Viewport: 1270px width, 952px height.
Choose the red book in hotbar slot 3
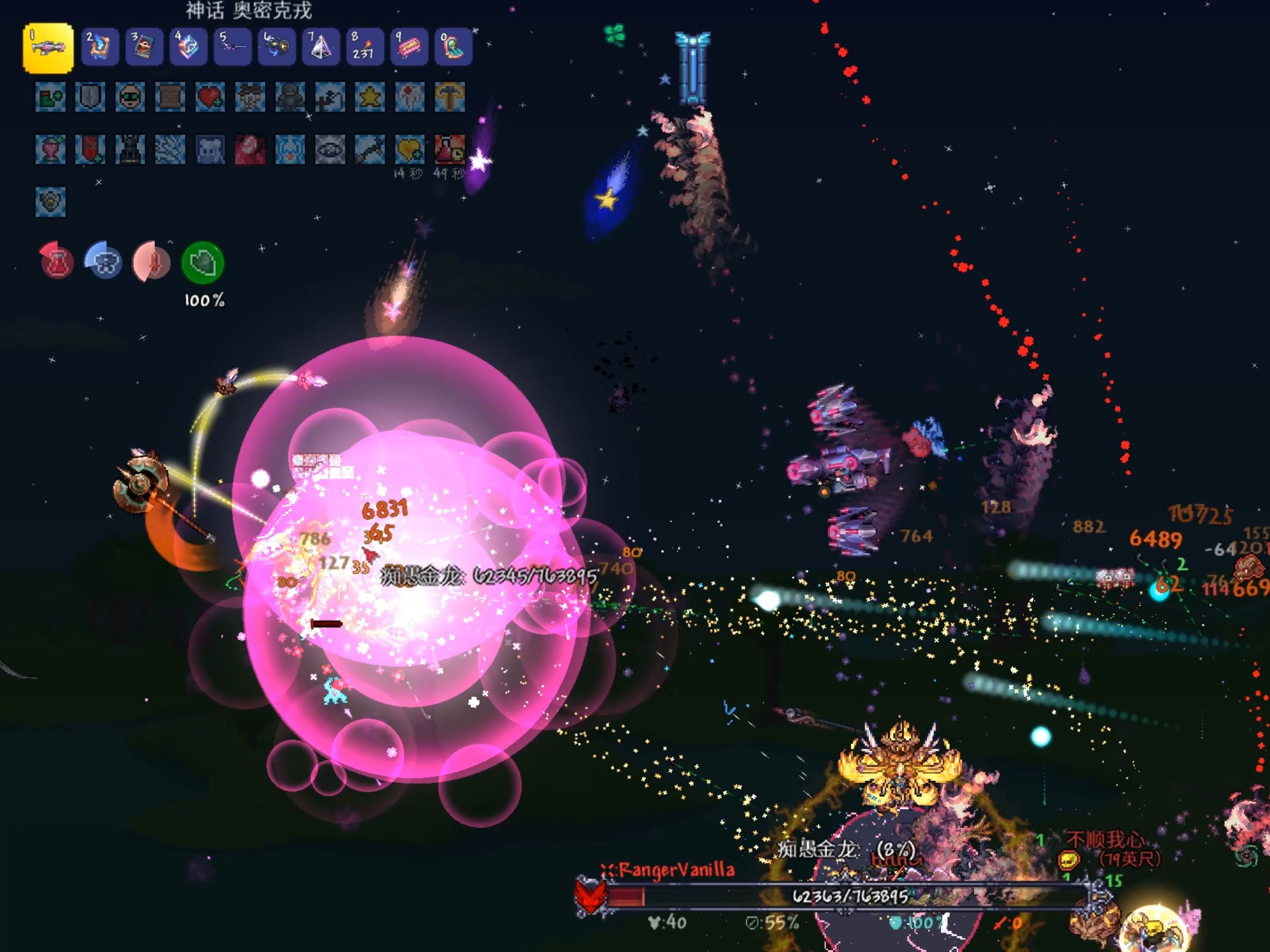coord(144,46)
